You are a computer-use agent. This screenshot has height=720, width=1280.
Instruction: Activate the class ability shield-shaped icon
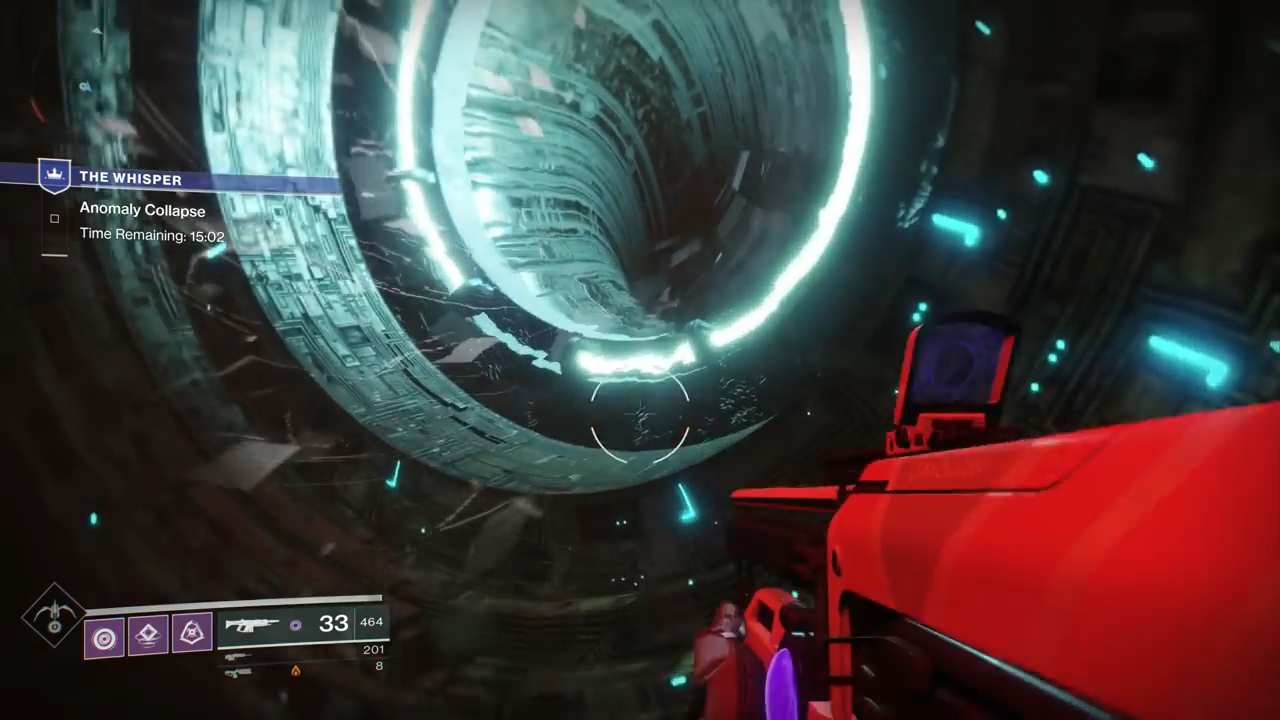click(x=192, y=633)
